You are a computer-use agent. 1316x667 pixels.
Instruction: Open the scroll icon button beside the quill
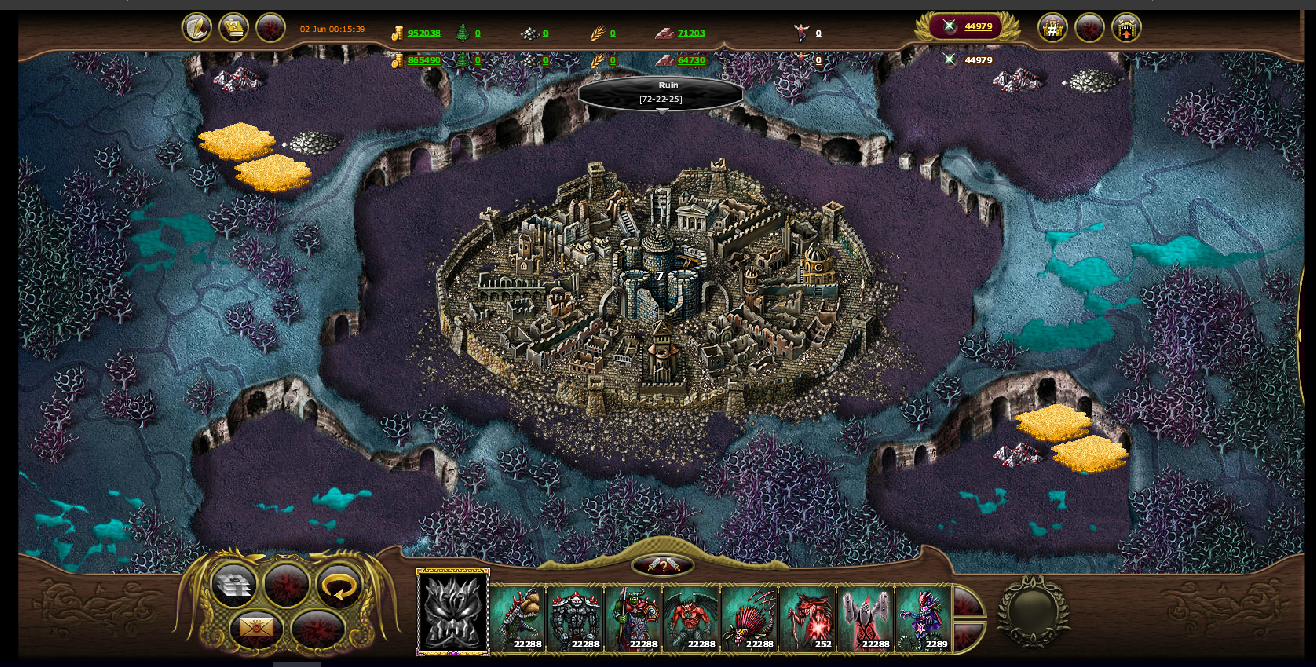click(234, 27)
